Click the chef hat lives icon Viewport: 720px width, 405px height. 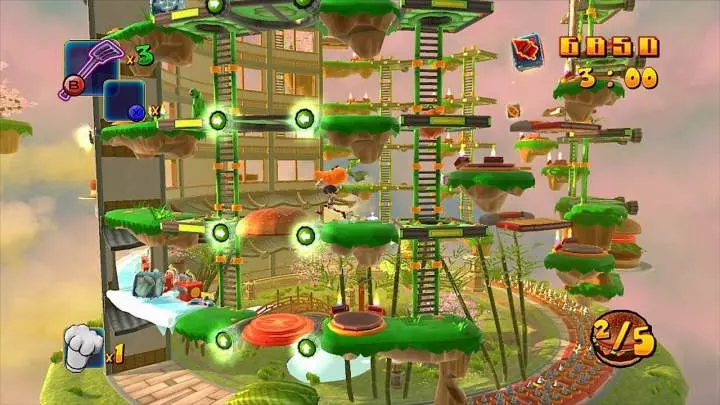[84, 347]
